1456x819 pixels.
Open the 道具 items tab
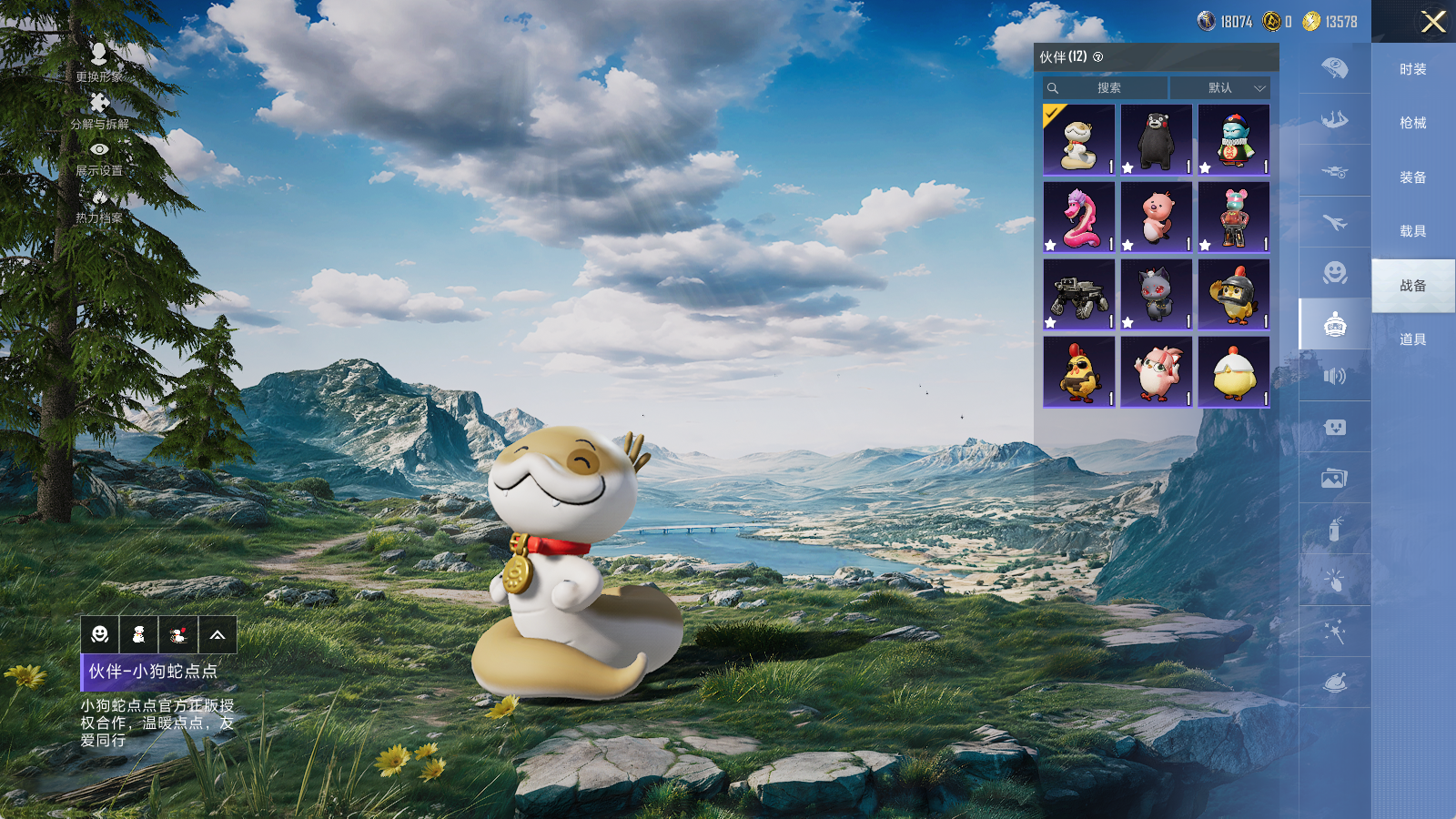[1412, 339]
